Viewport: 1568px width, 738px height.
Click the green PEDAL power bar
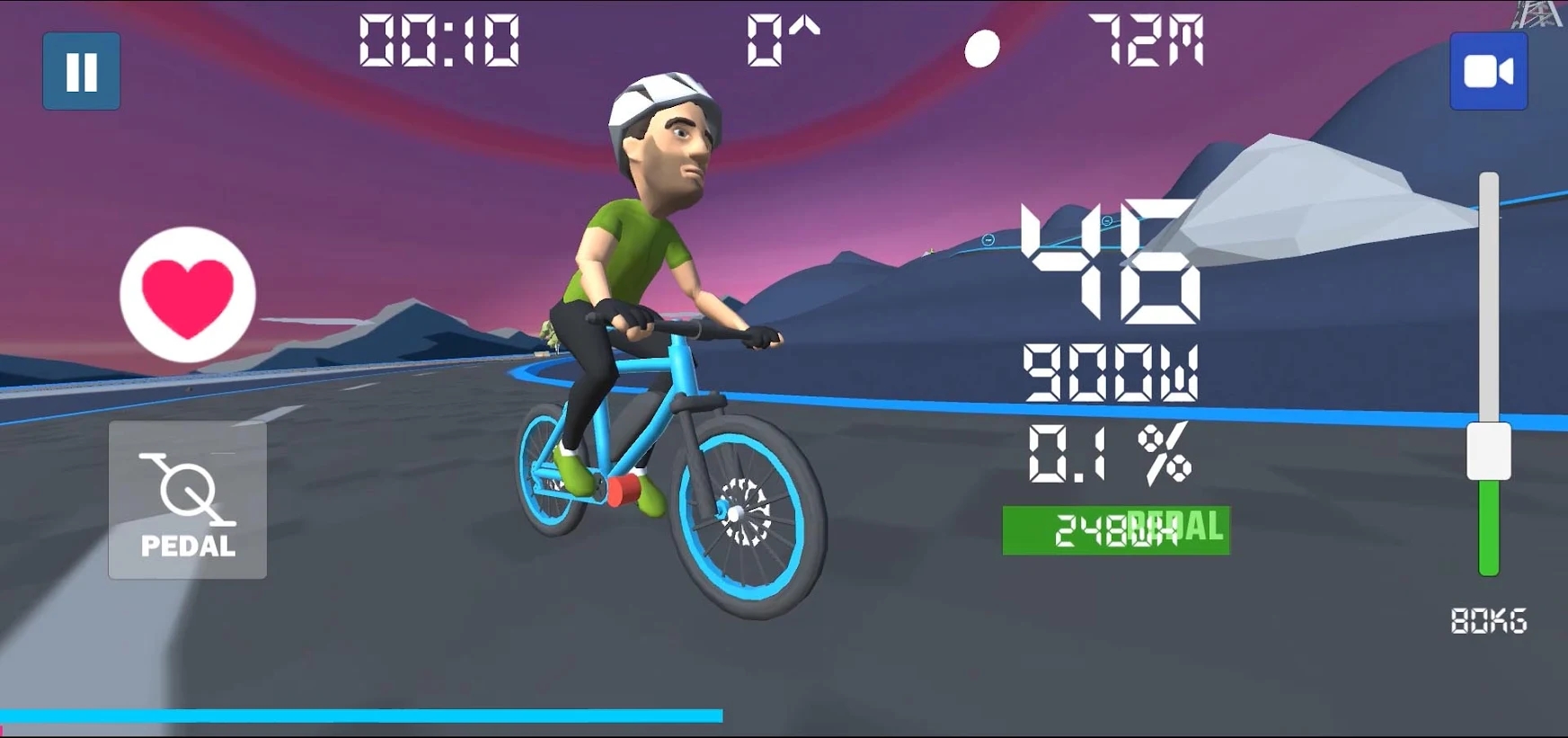[x=1115, y=530]
